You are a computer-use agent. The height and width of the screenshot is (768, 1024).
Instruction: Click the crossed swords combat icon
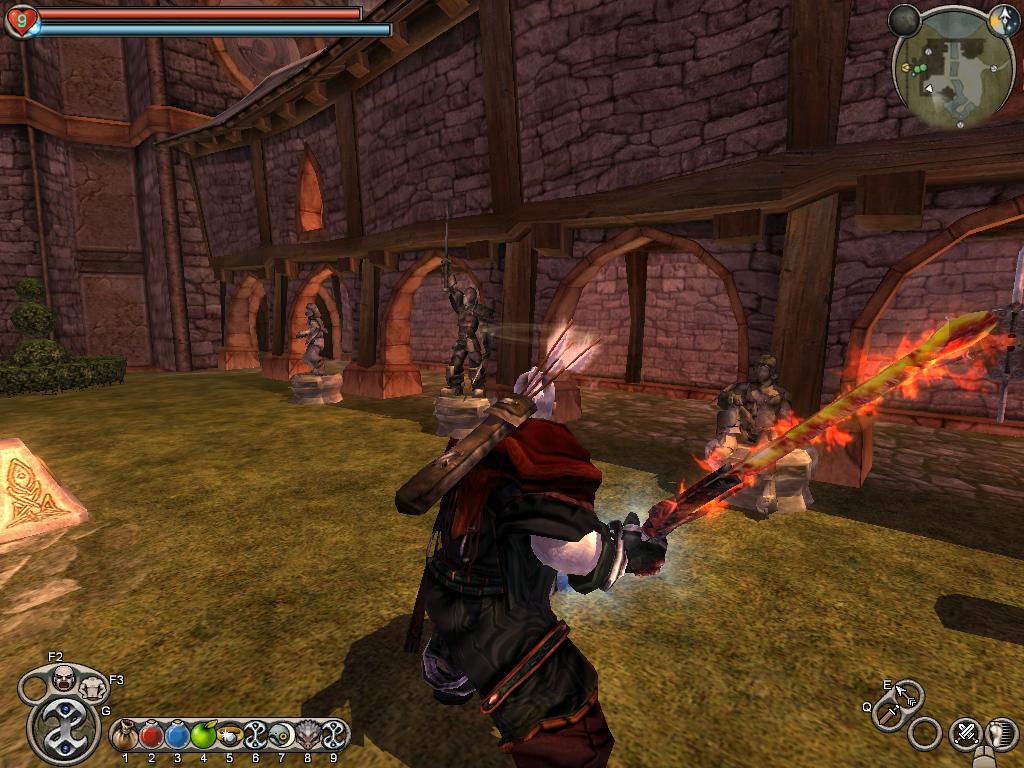(965, 733)
